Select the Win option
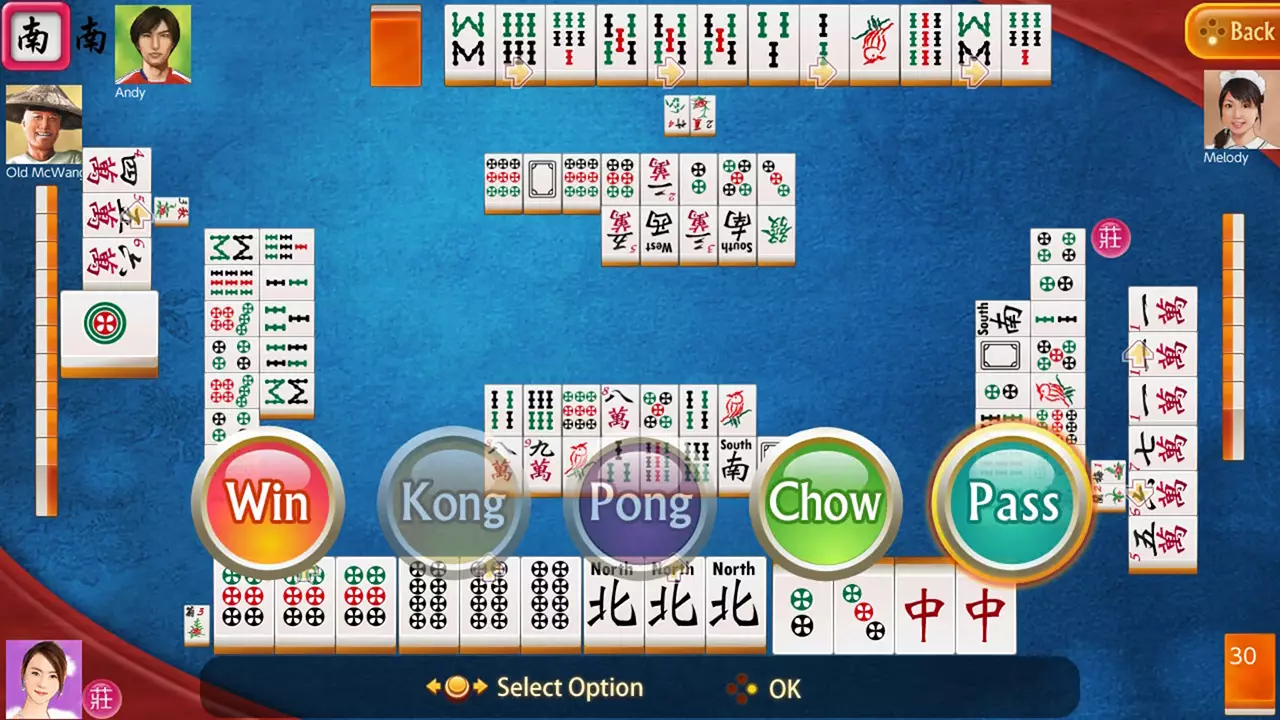The height and width of the screenshot is (720, 1280). coord(268,503)
